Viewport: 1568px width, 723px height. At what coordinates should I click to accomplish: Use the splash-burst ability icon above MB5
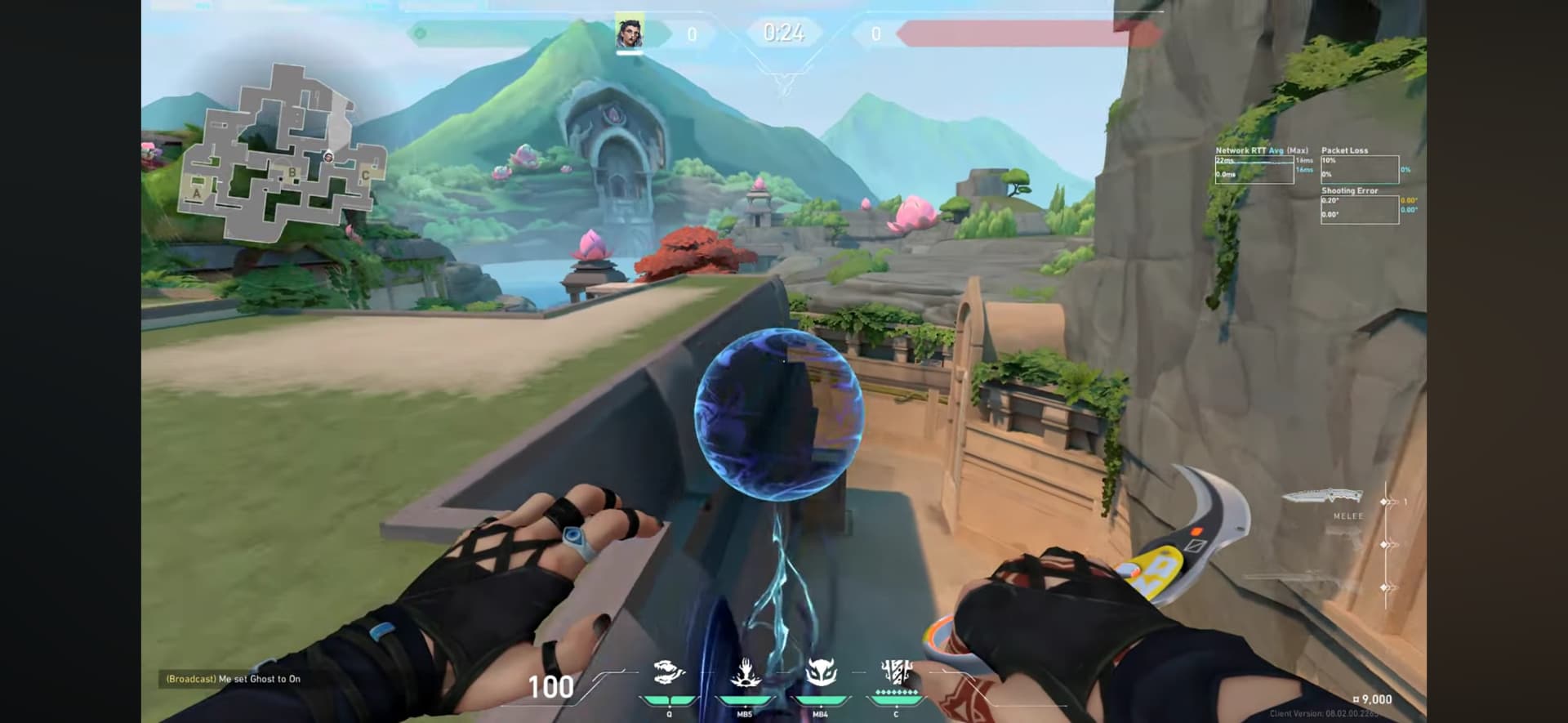745,673
